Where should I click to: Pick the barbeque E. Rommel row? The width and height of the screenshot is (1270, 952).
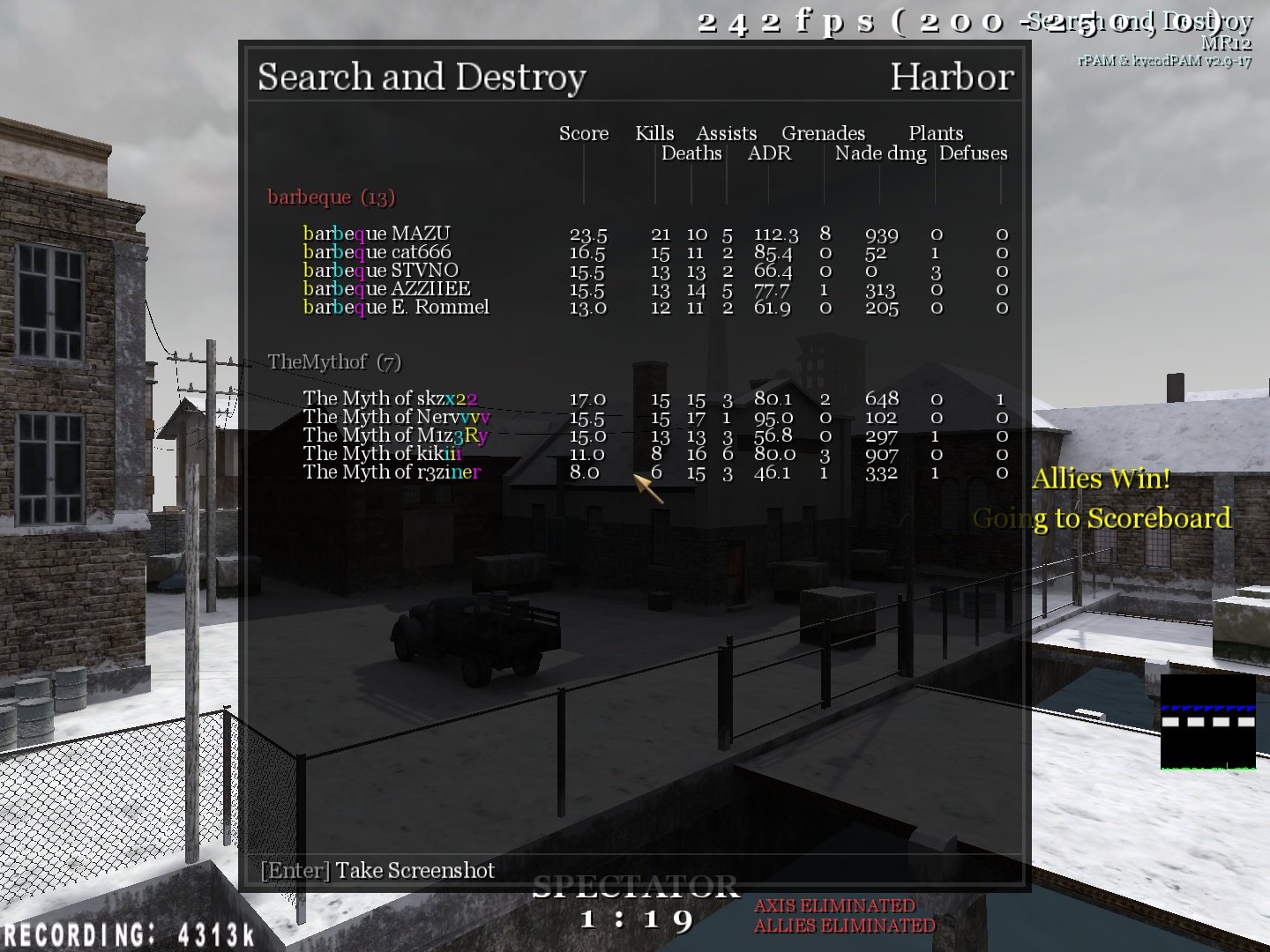[x=395, y=308]
